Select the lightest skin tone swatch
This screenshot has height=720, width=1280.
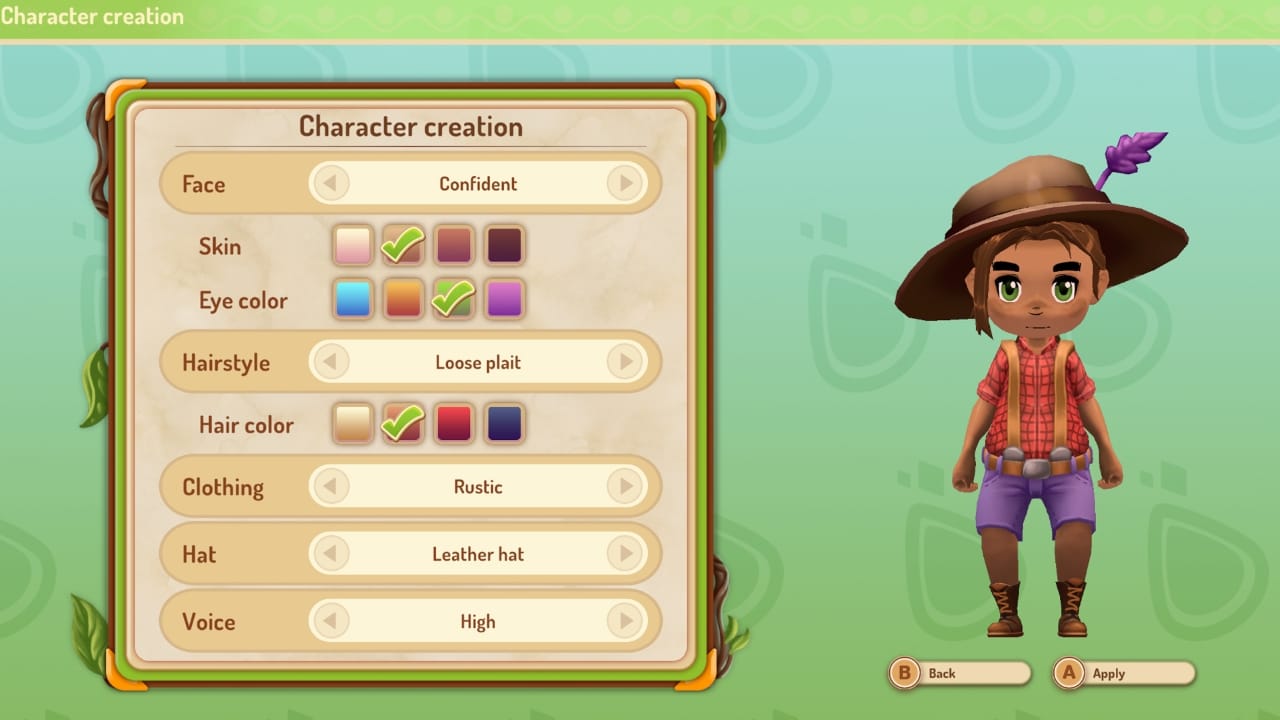pos(352,243)
